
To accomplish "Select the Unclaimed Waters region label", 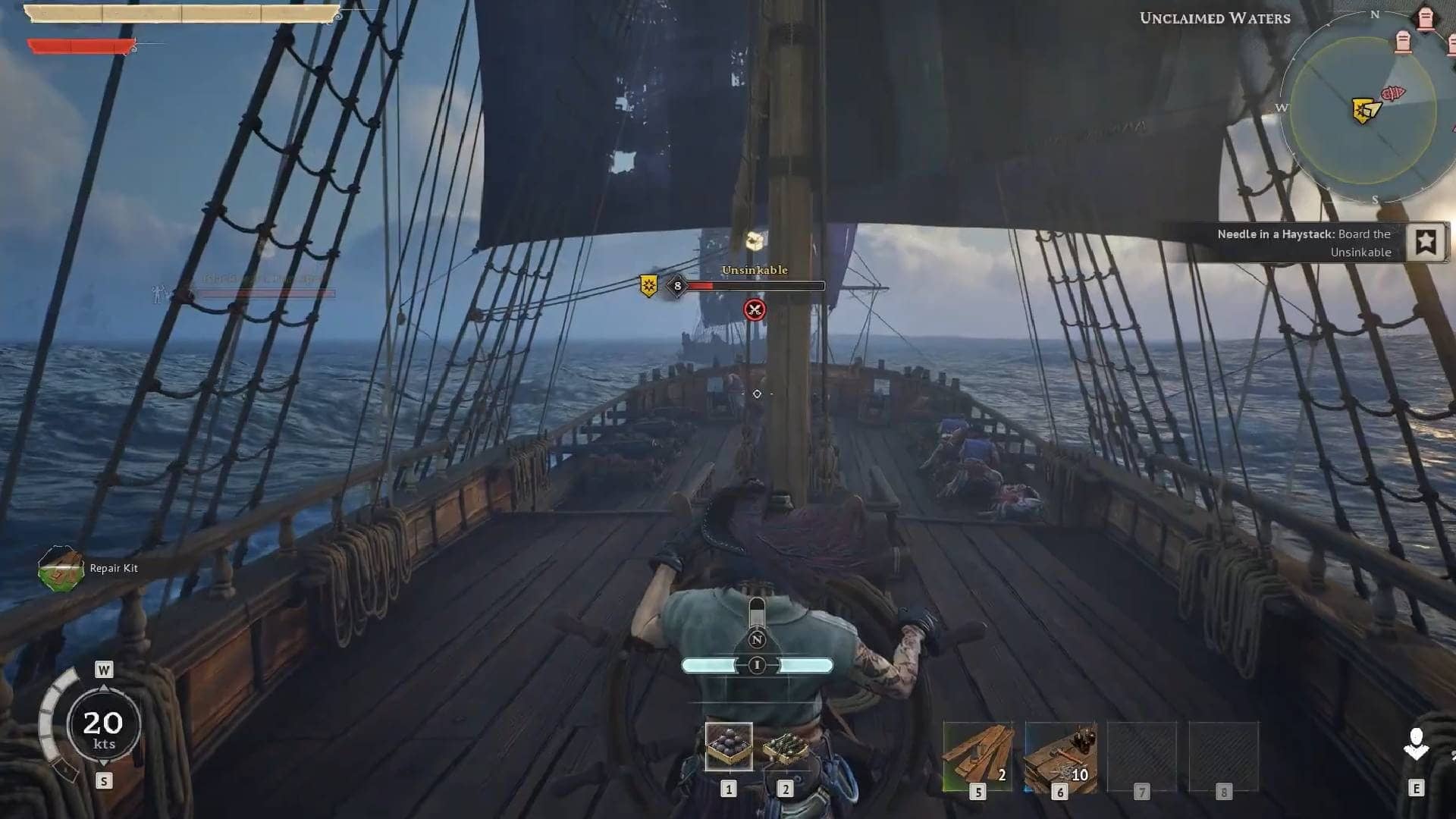I will 1214,19.
